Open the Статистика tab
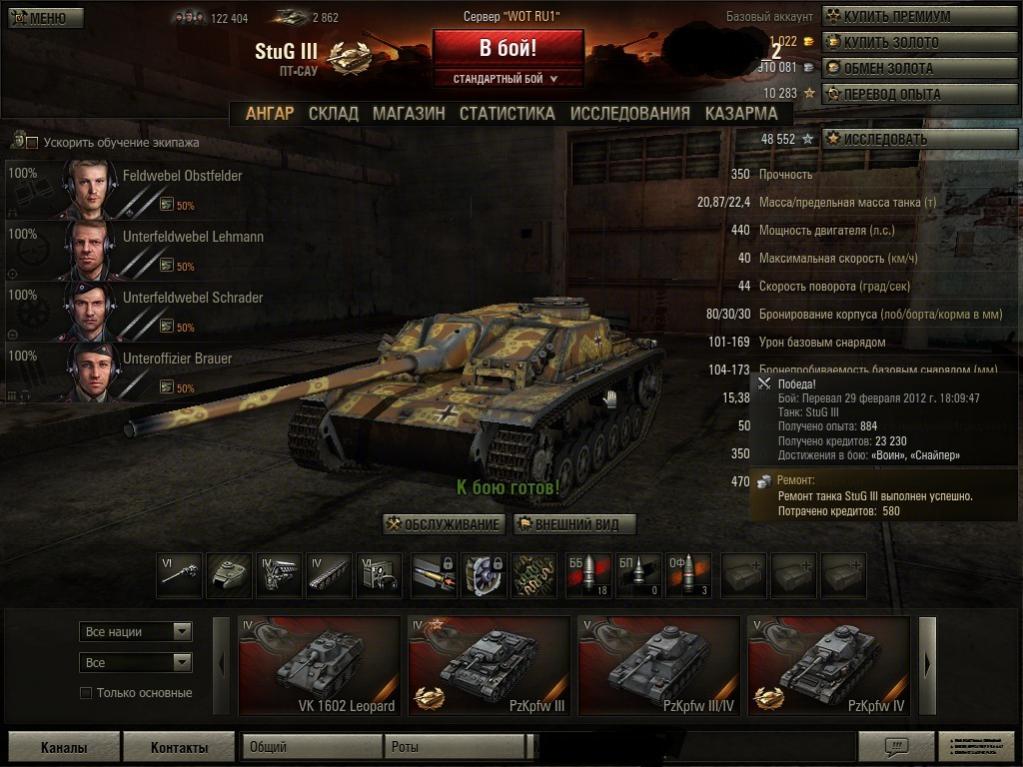 tap(507, 113)
